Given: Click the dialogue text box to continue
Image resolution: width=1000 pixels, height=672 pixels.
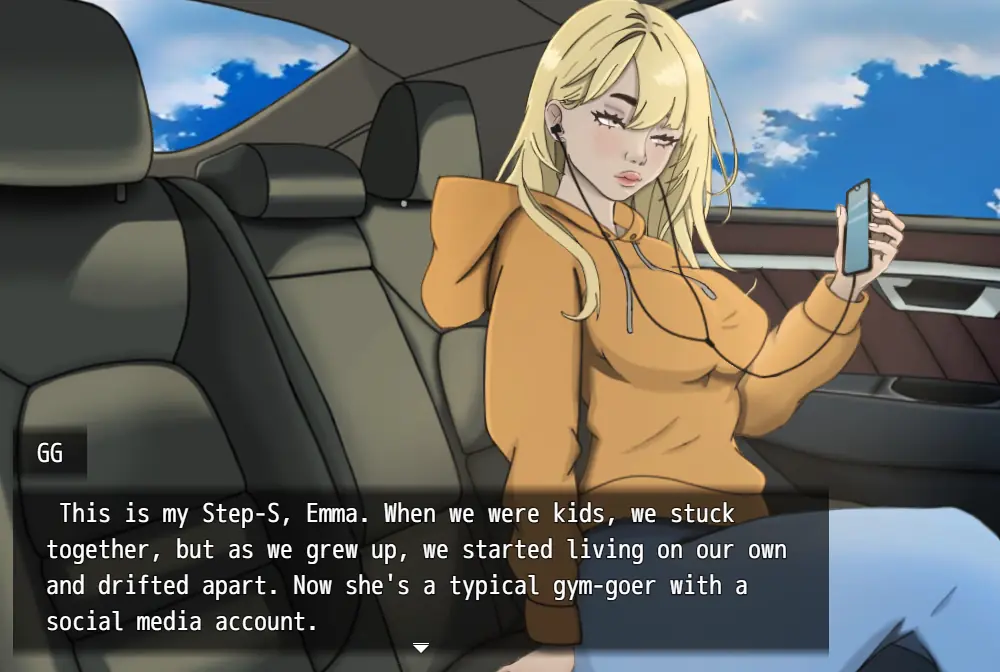Looking at the screenshot, I should pyautogui.click(x=420, y=568).
